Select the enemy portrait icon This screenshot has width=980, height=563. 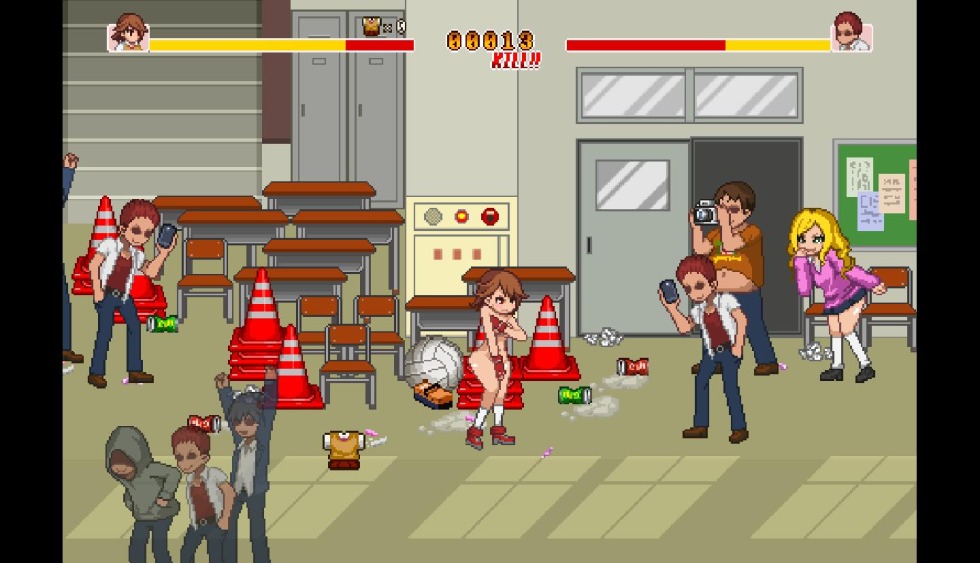coord(851,33)
